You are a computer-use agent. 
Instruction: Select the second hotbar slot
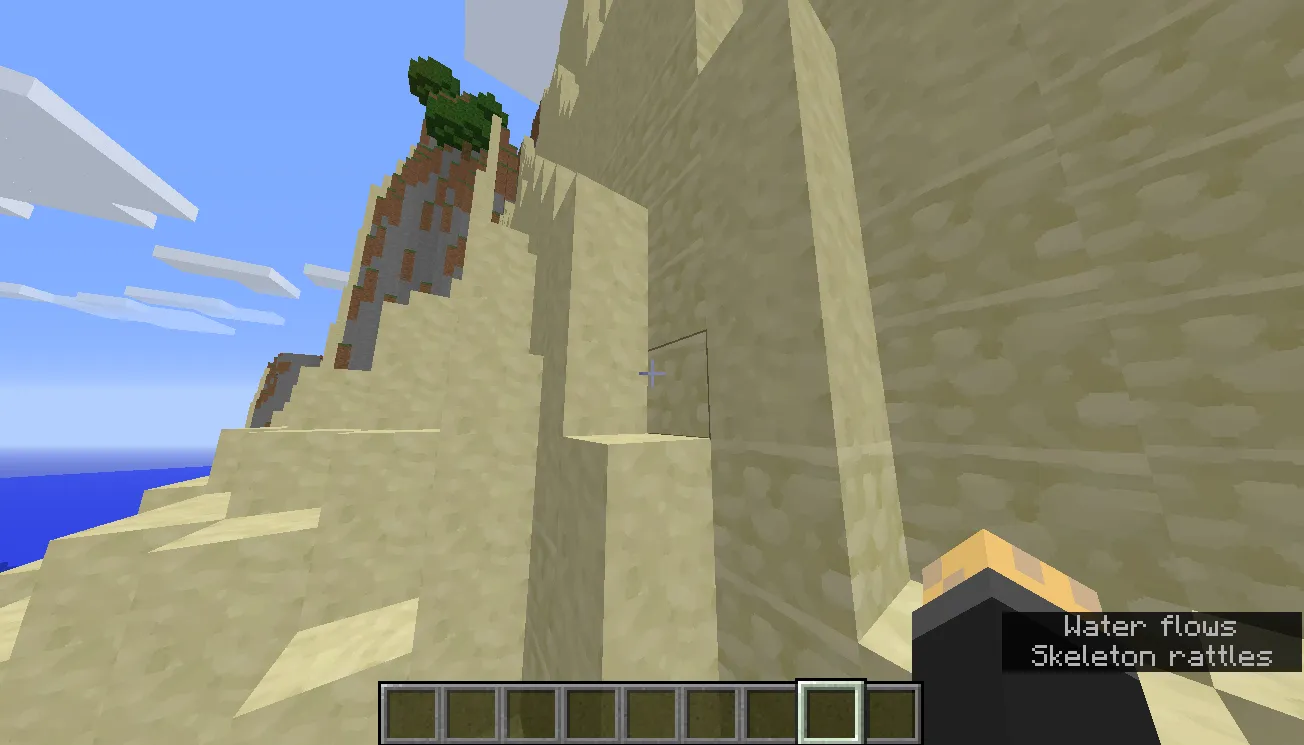pyautogui.click(x=471, y=711)
